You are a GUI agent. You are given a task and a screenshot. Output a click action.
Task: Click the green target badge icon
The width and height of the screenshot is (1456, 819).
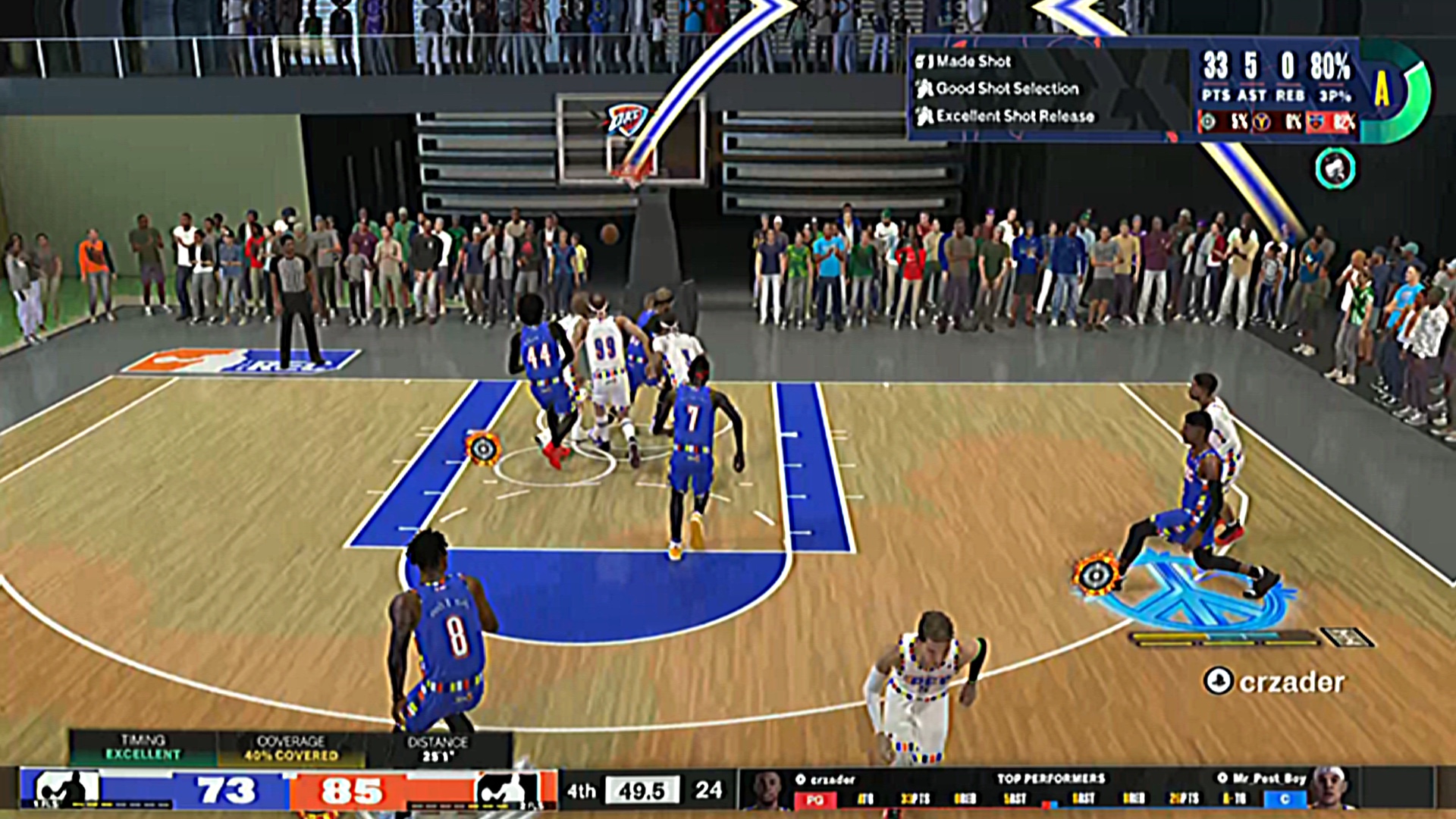[1209, 121]
